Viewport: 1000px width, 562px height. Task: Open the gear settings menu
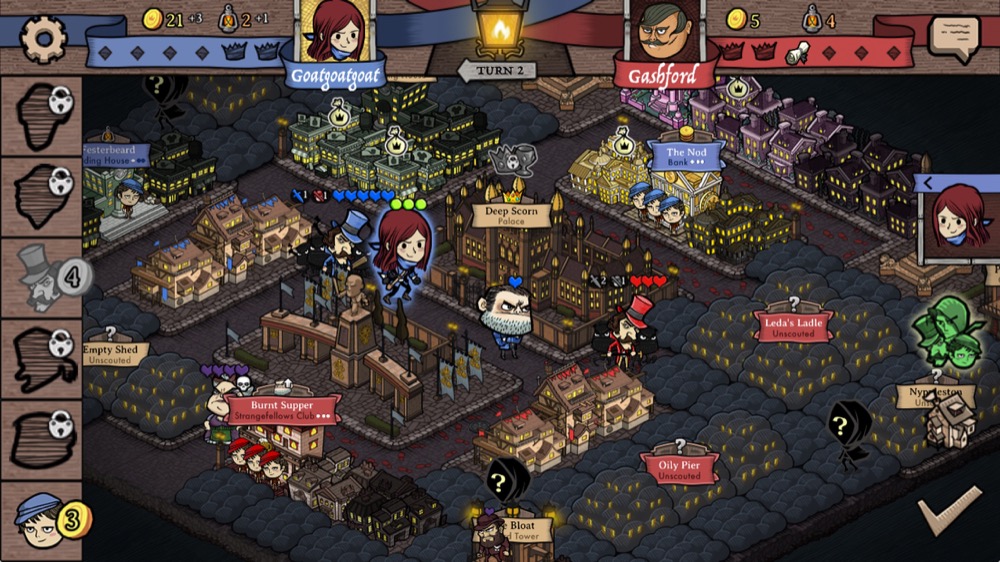pyautogui.click(x=43, y=37)
